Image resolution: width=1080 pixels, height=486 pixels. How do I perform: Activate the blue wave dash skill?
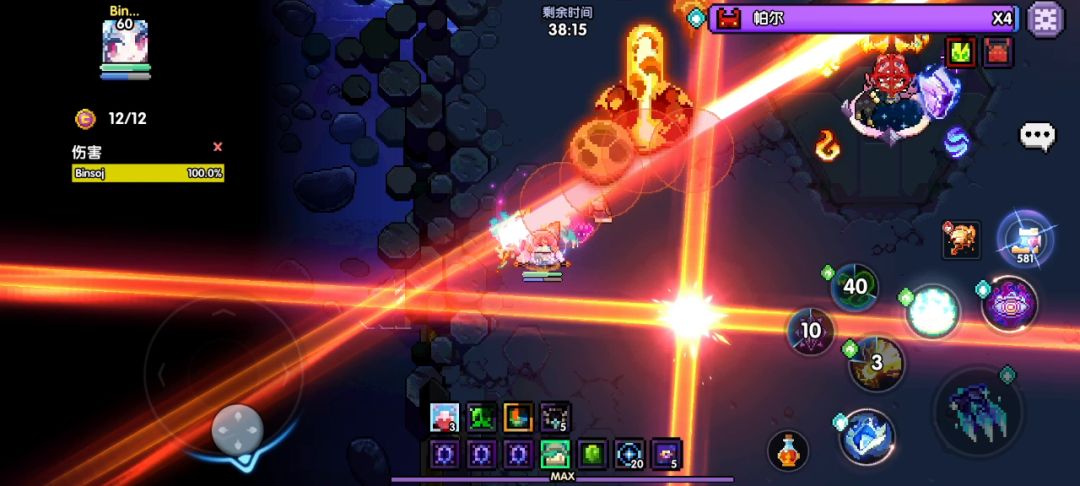click(x=866, y=437)
